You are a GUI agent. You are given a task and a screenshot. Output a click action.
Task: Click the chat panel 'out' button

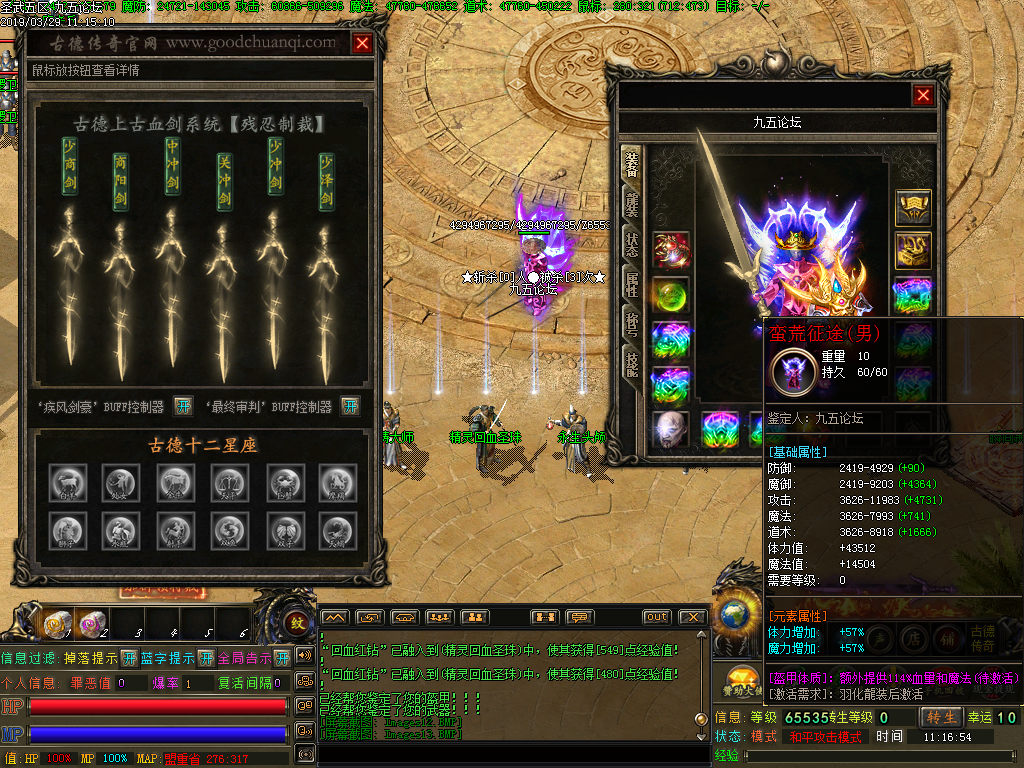click(x=656, y=617)
